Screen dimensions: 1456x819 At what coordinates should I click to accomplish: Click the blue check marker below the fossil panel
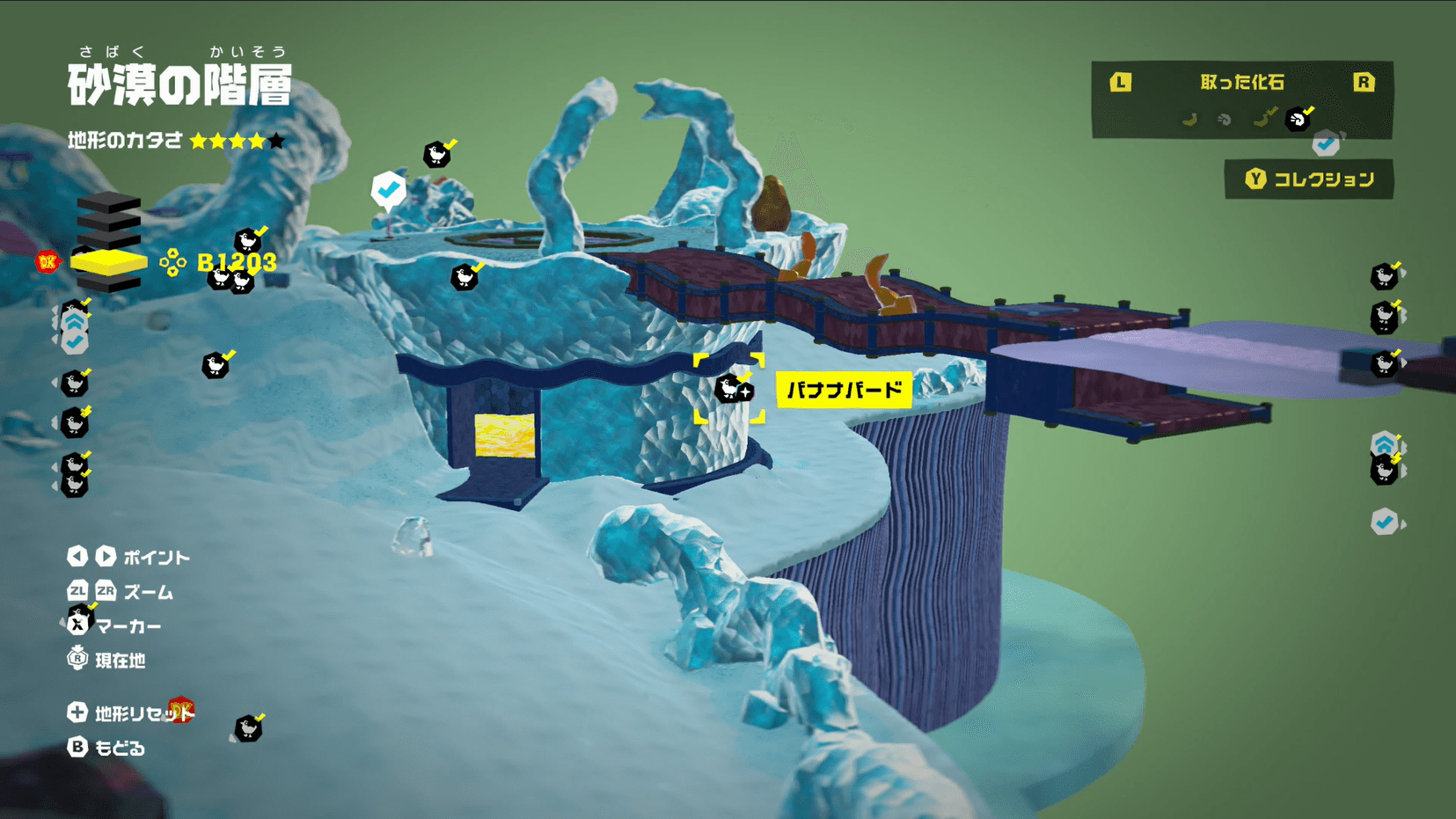point(1326,144)
